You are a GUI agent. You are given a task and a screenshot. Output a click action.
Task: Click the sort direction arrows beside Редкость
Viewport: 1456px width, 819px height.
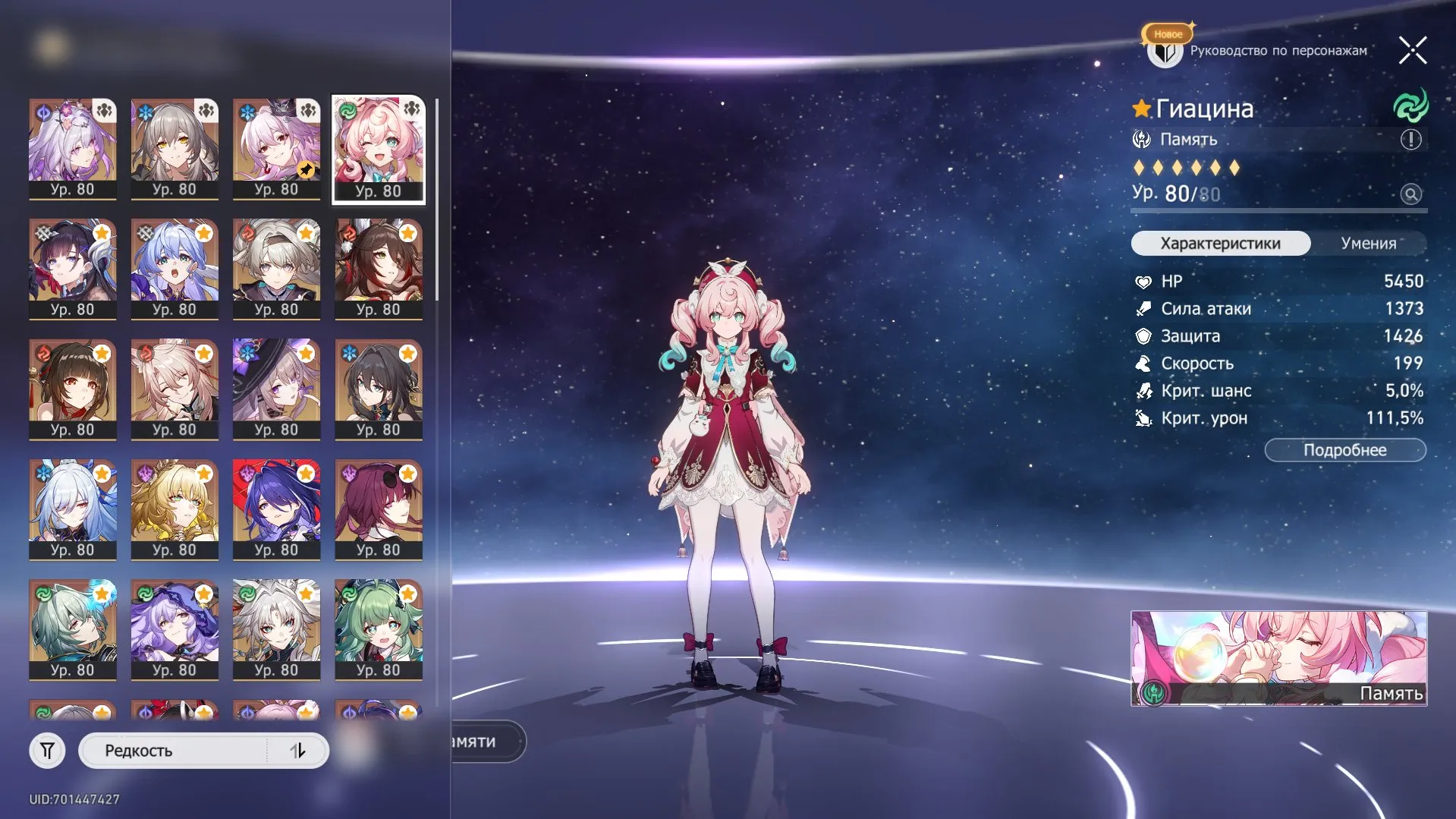click(x=299, y=750)
